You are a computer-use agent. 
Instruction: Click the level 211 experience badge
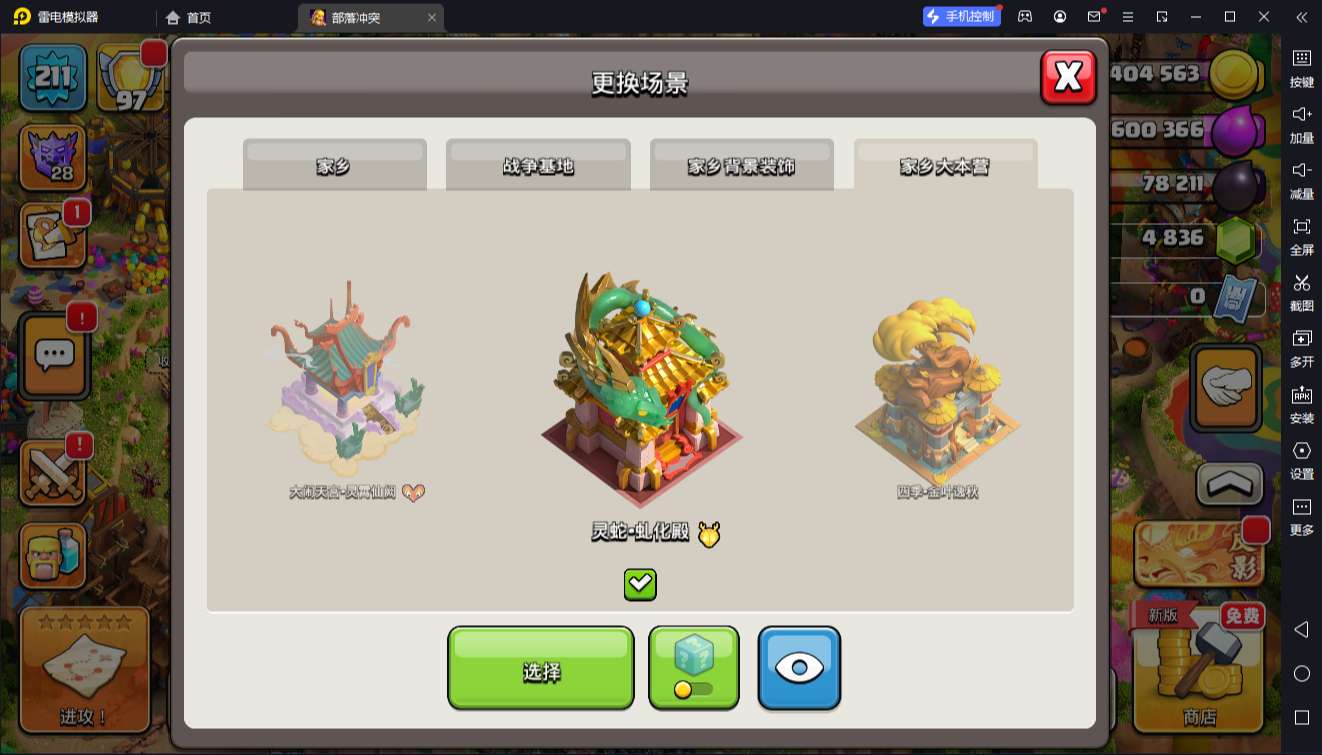[x=53, y=75]
